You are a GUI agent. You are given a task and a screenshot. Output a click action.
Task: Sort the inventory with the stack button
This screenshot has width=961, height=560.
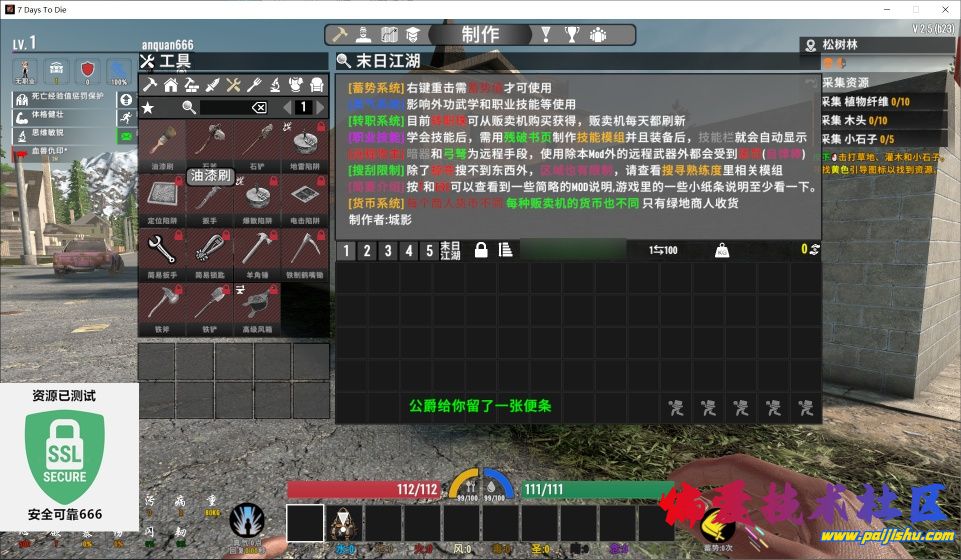(505, 251)
